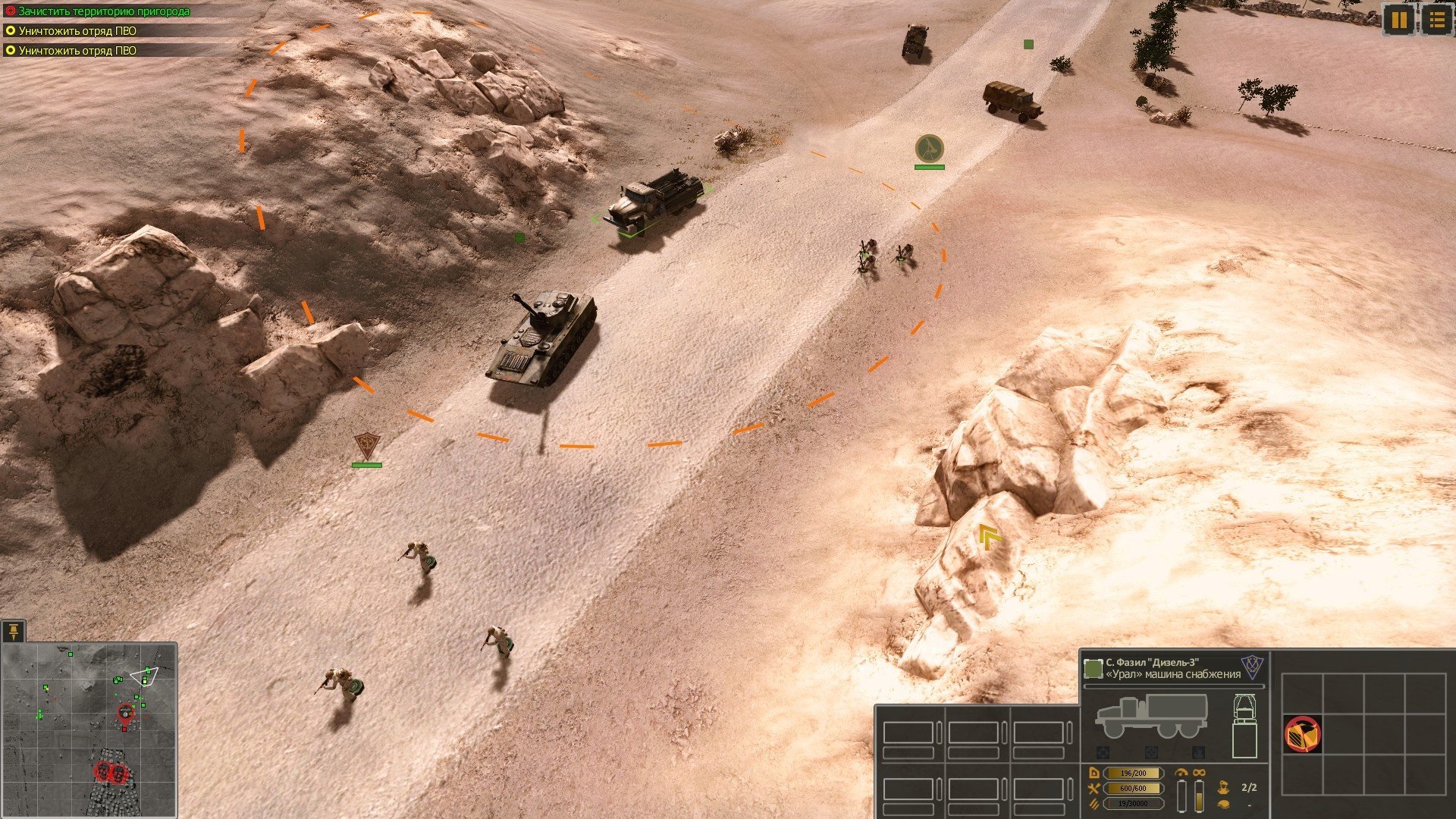Click the minimap pin button
The width and height of the screenshot is (1456, 819).
click(14, 632)
